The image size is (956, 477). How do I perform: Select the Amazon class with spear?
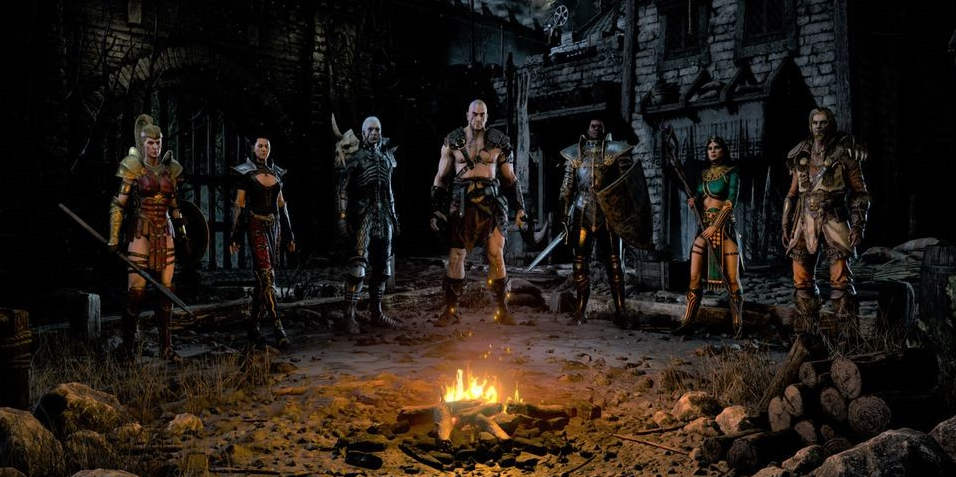click(x=148, y=230)
